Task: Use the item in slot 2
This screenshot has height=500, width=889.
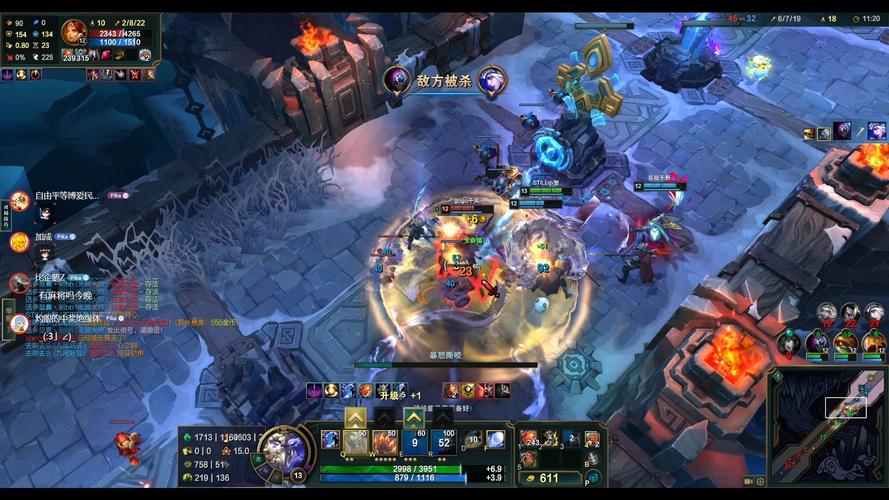Action: (x=550, y=439)
